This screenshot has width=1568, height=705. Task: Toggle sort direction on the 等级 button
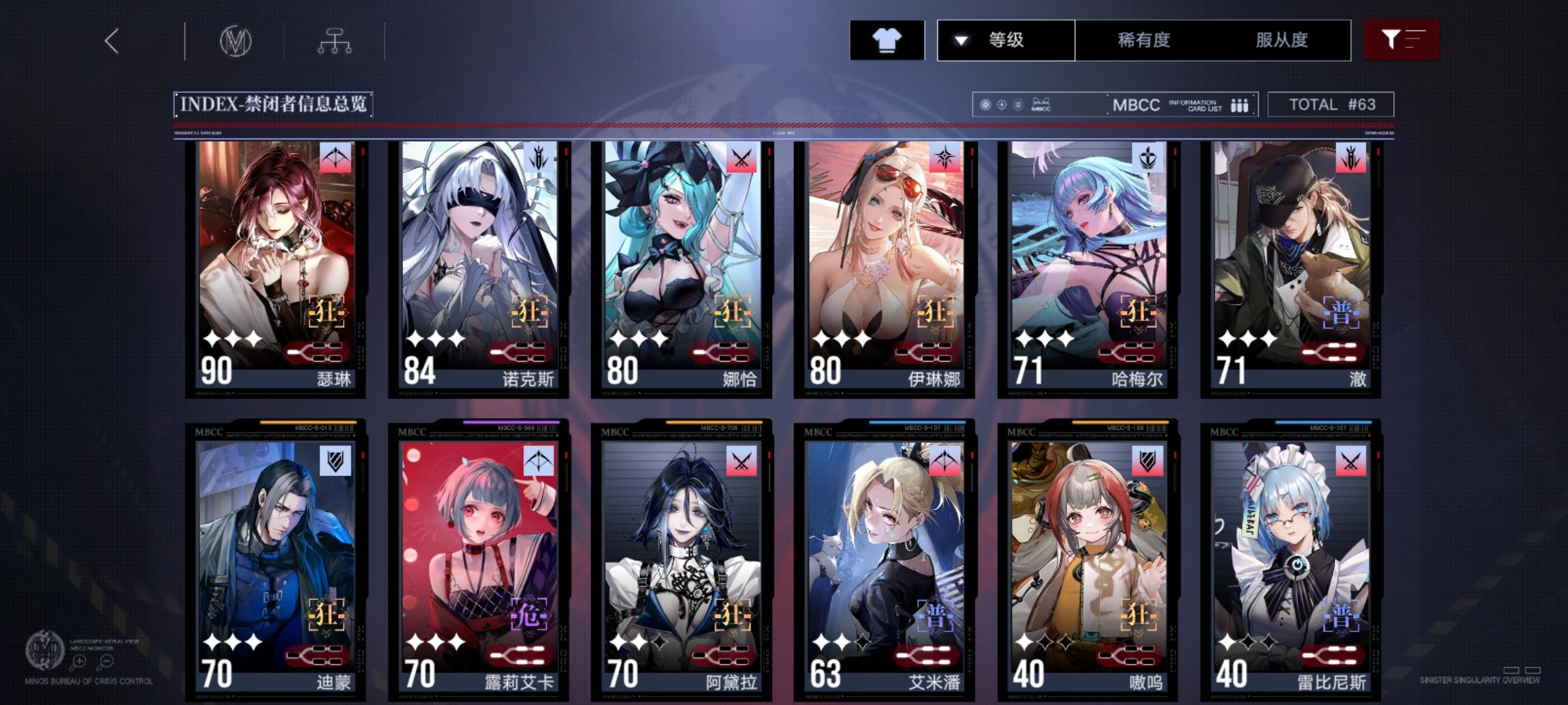pyautogui.click(x=958, y=40)
